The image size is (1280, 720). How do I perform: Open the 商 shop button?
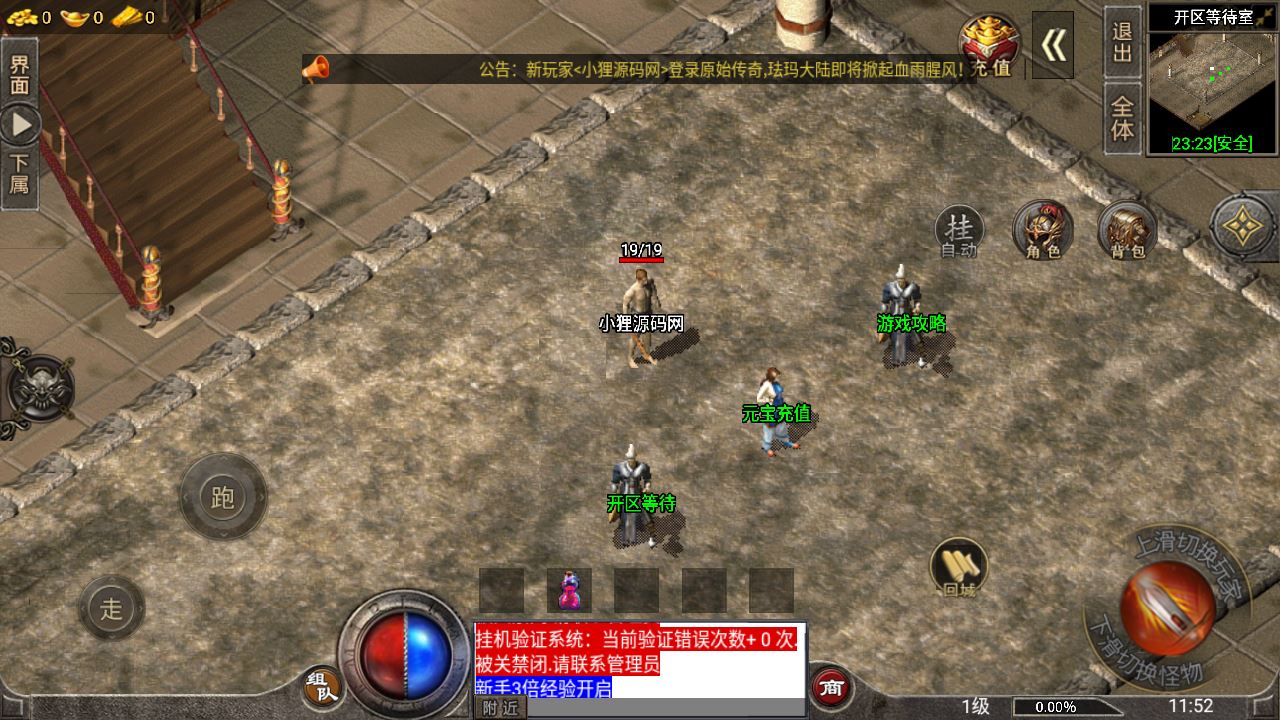click(830, 687)
